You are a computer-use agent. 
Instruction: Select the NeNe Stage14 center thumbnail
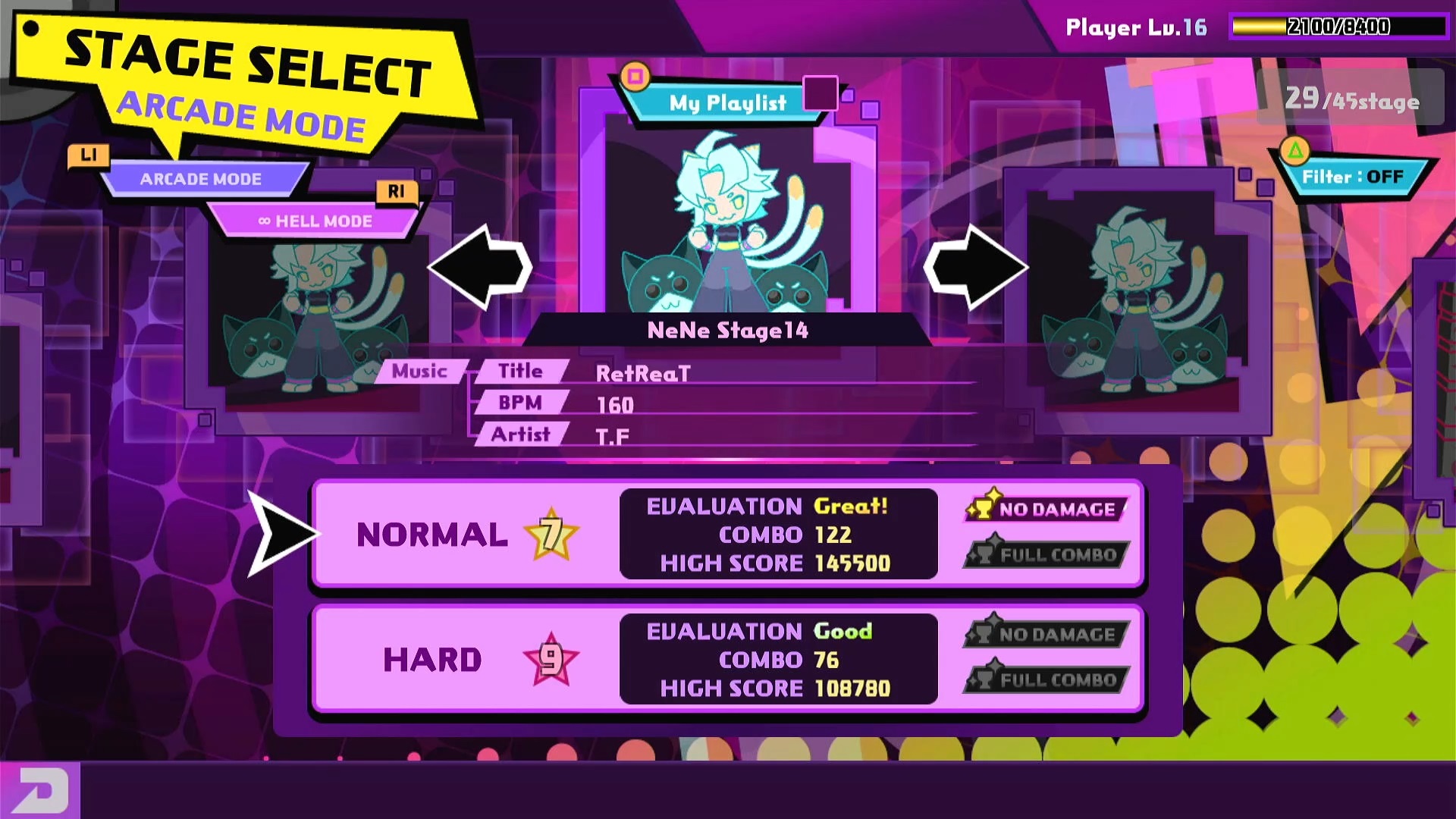click(728, 220)
